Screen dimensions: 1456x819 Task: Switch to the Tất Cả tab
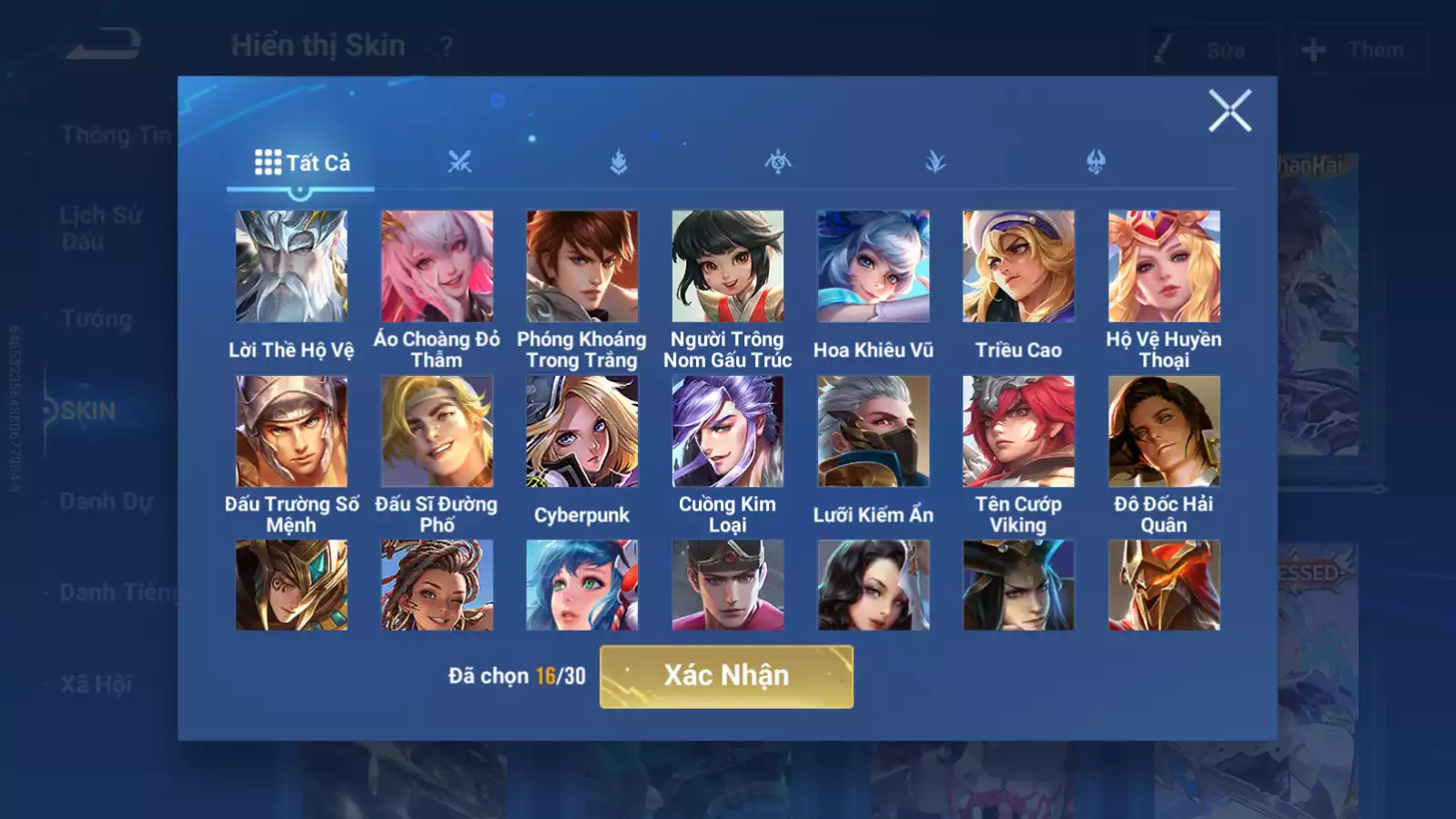301,163
